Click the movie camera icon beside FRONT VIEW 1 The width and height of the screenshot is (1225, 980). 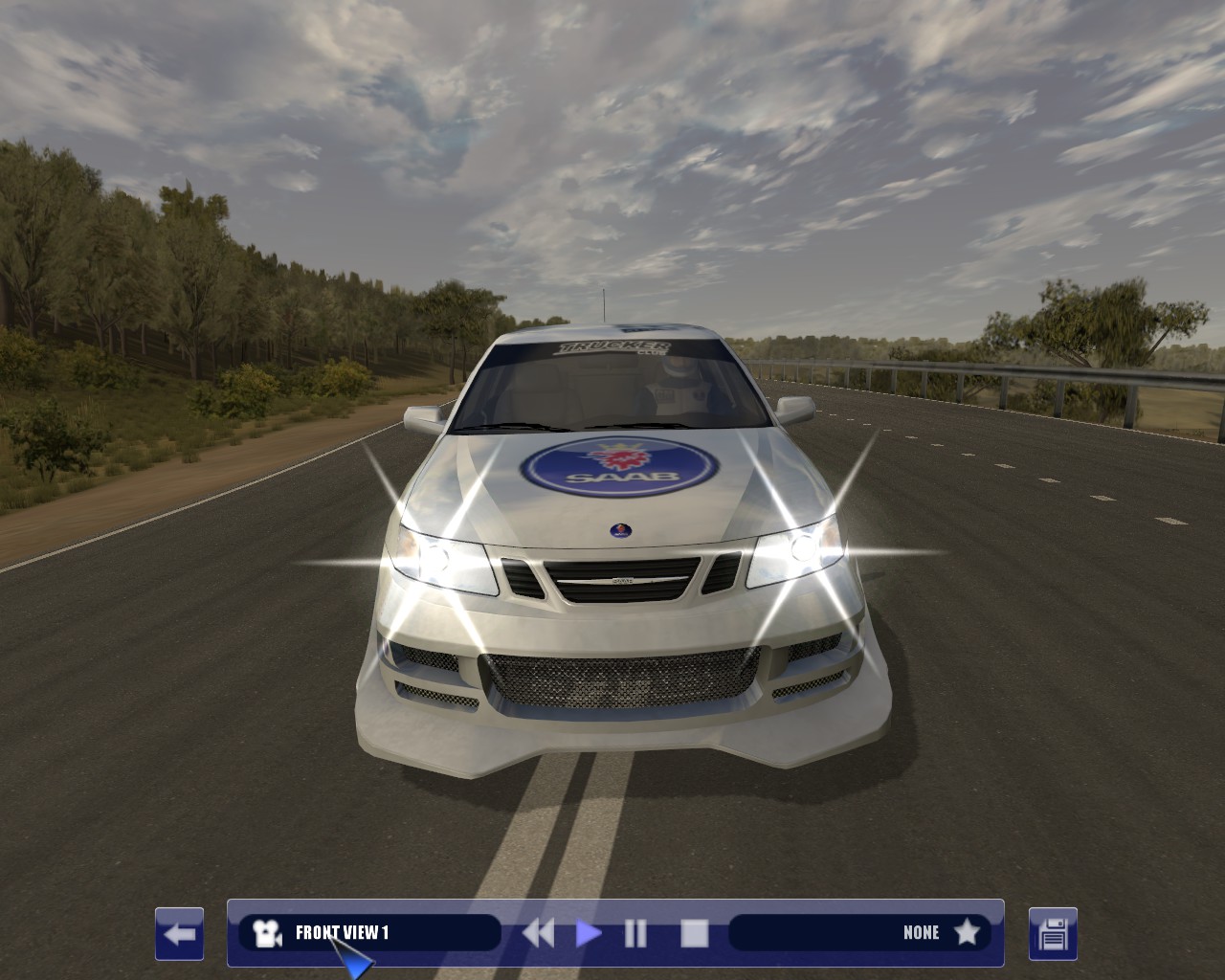click(266, 933)
